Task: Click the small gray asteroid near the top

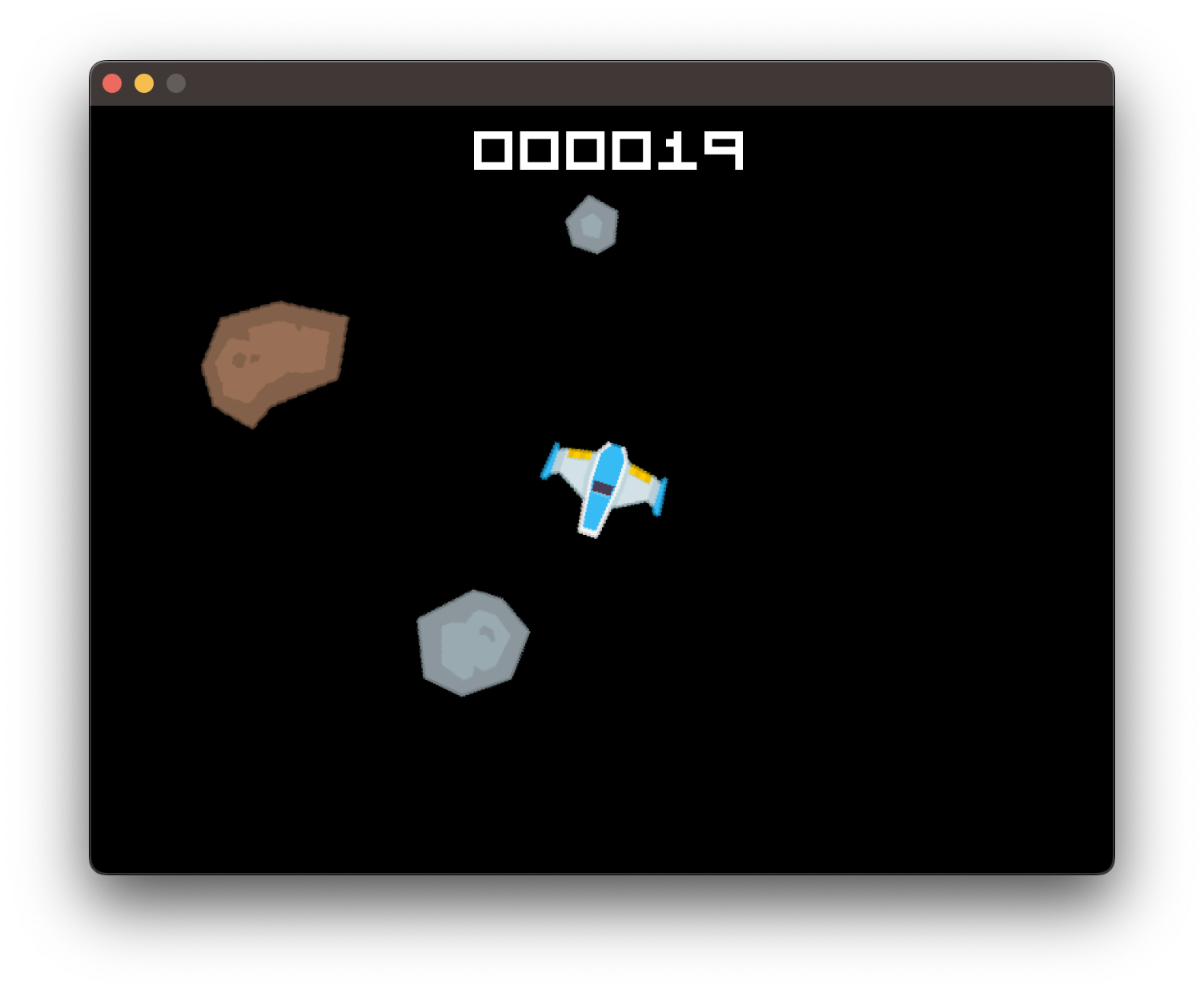Action: click(592, 226)
